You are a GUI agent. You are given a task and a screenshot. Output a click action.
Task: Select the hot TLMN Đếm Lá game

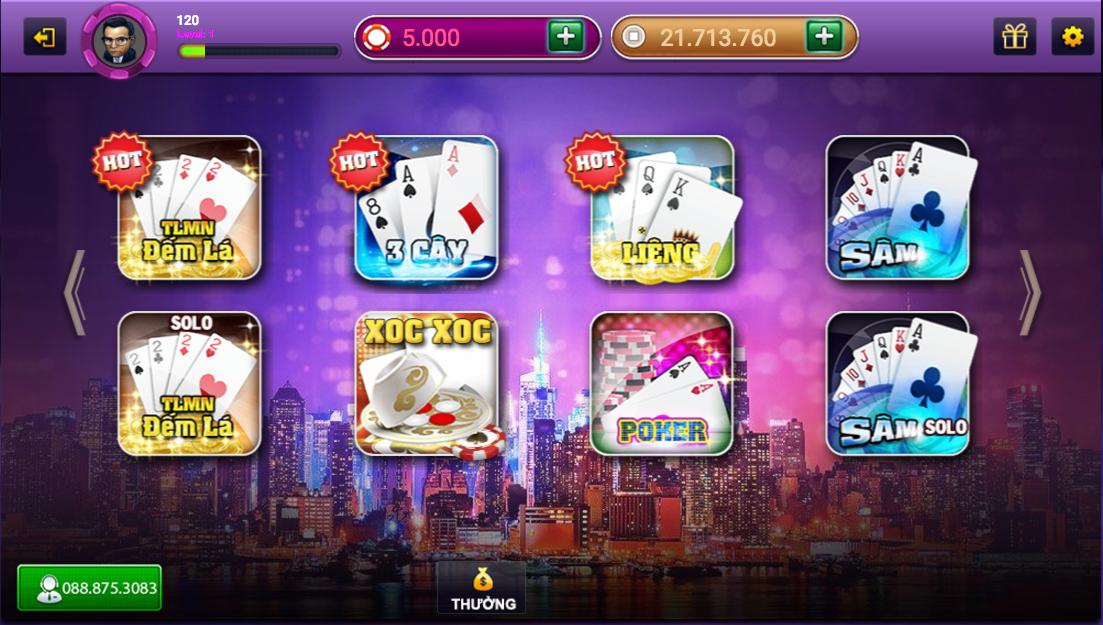189,208
